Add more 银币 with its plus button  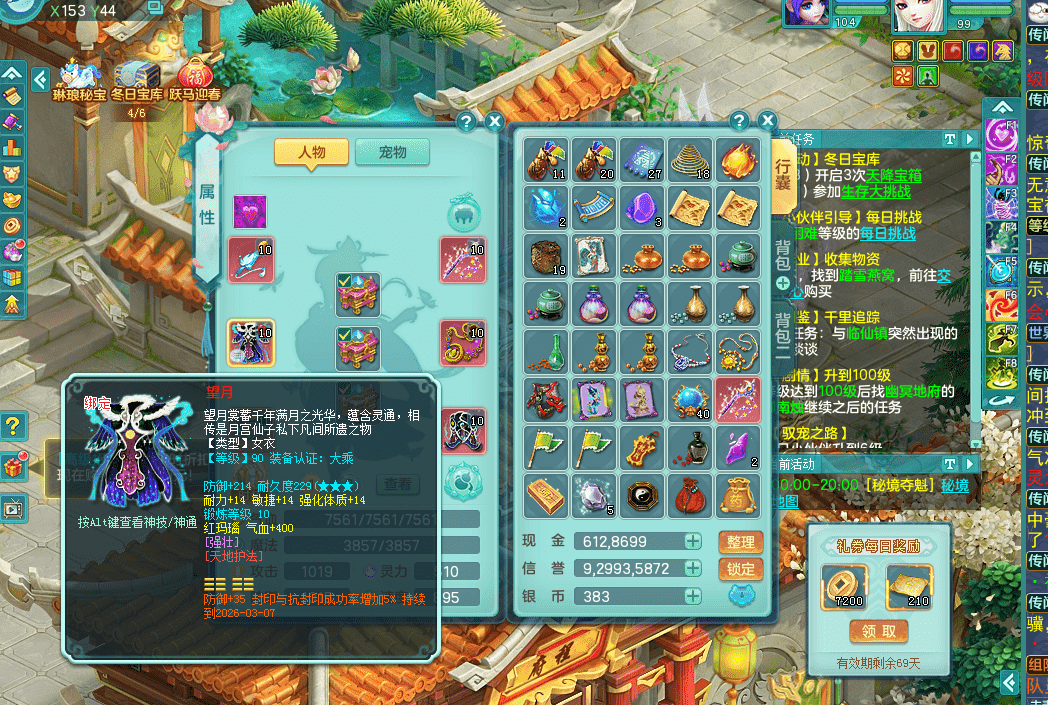[693, 596]
